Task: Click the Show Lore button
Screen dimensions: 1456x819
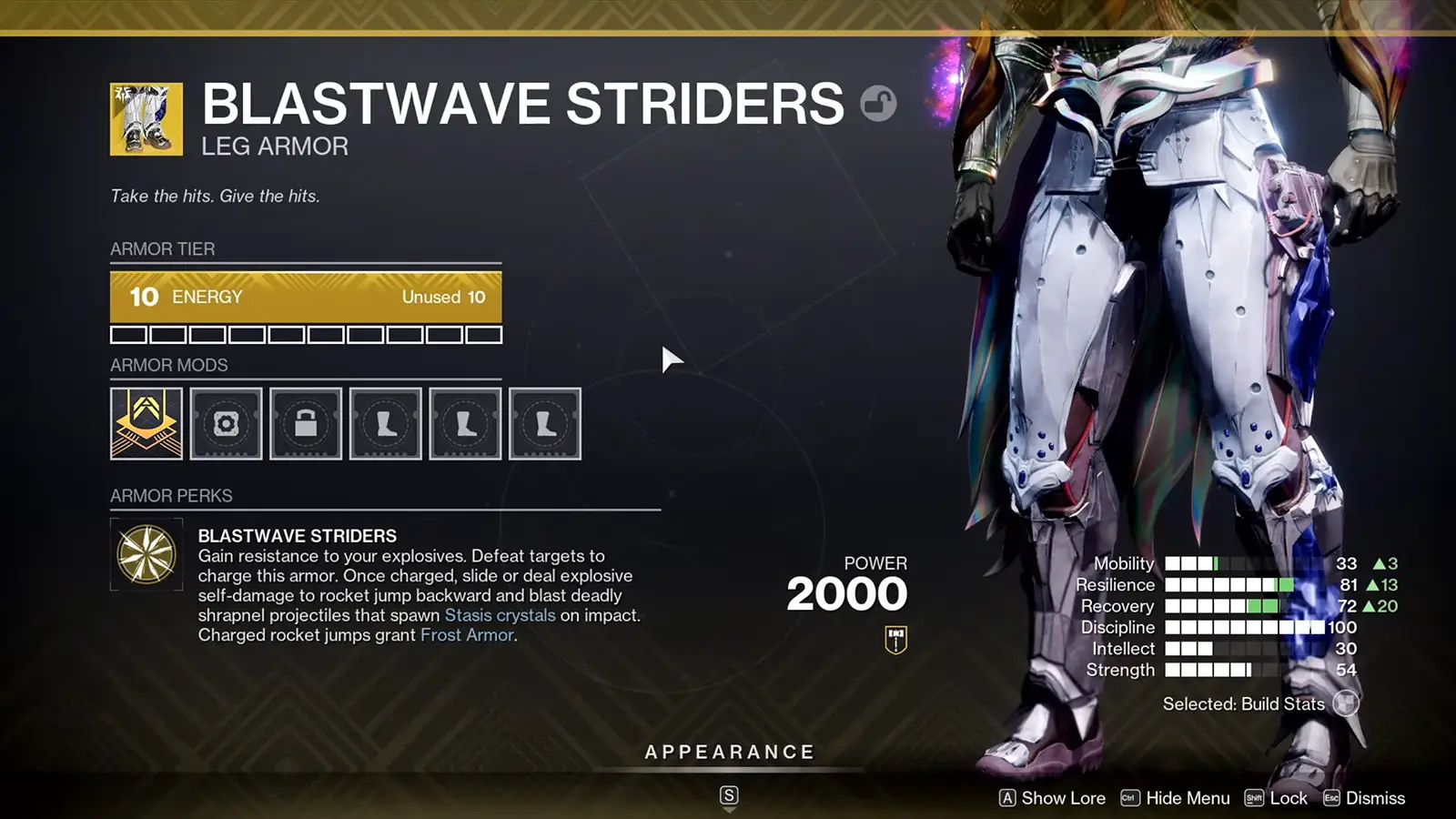Action: (1062, 798)
